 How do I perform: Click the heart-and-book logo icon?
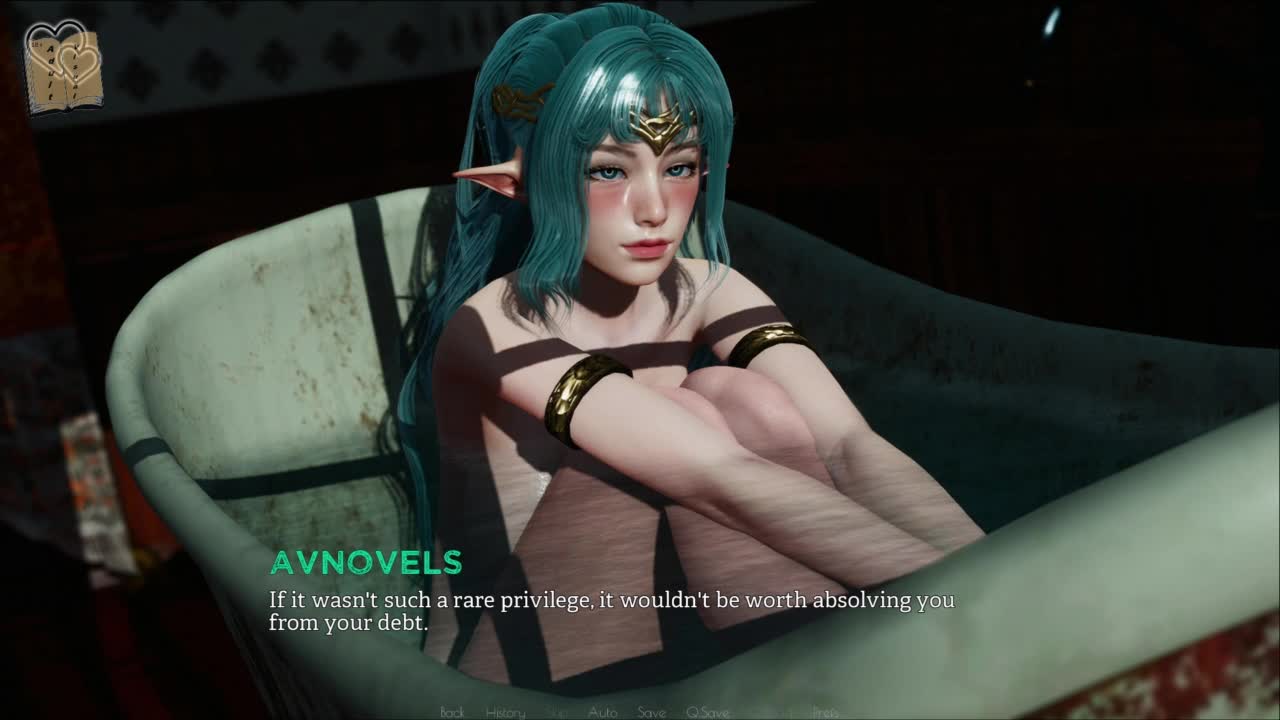[x=63, y=66]
